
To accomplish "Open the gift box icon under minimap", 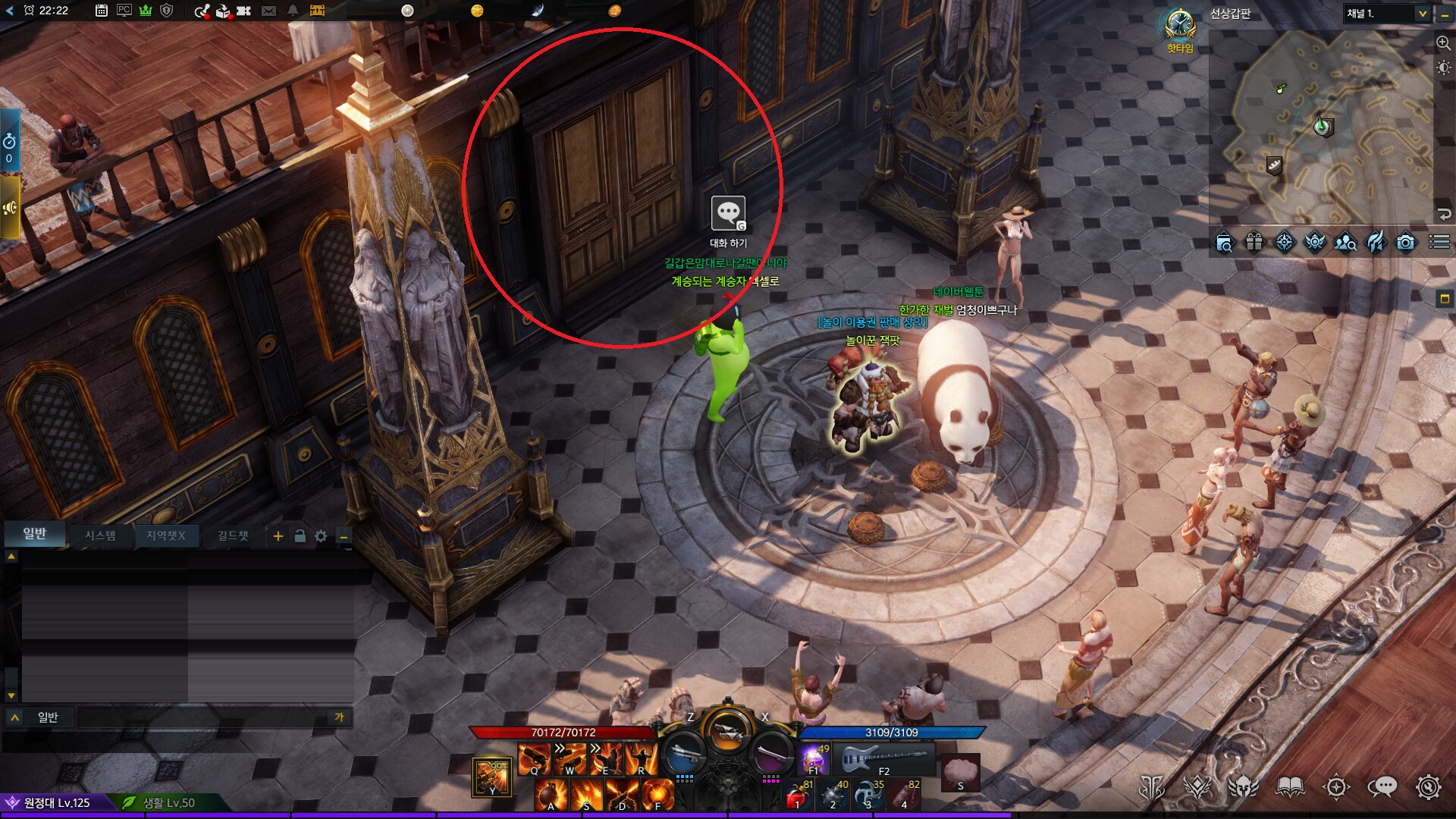I will point(1254,243).
